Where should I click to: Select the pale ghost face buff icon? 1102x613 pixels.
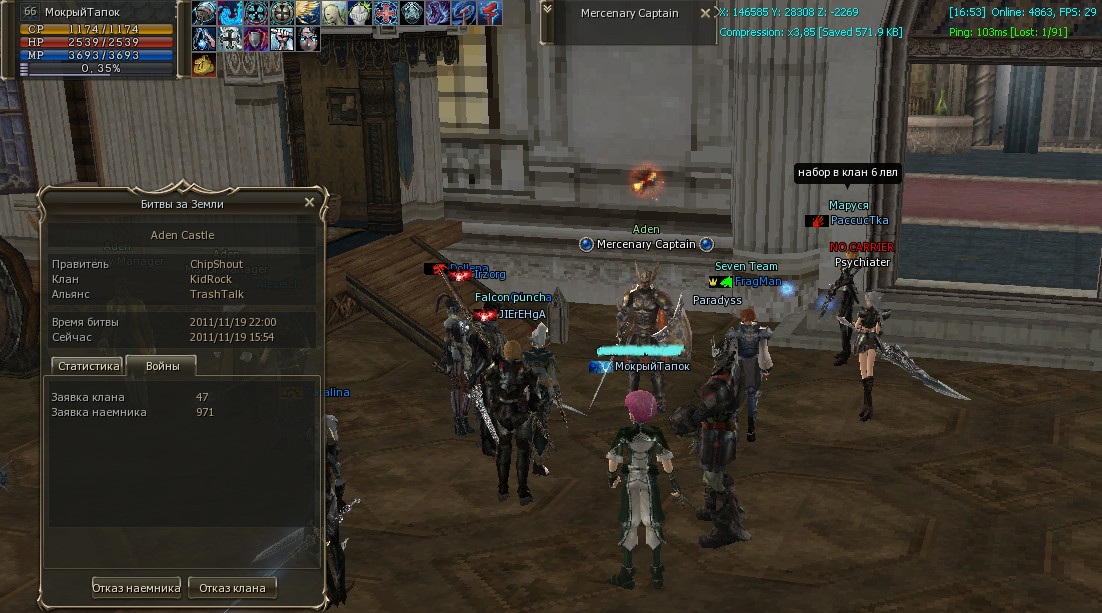point(334,13)
